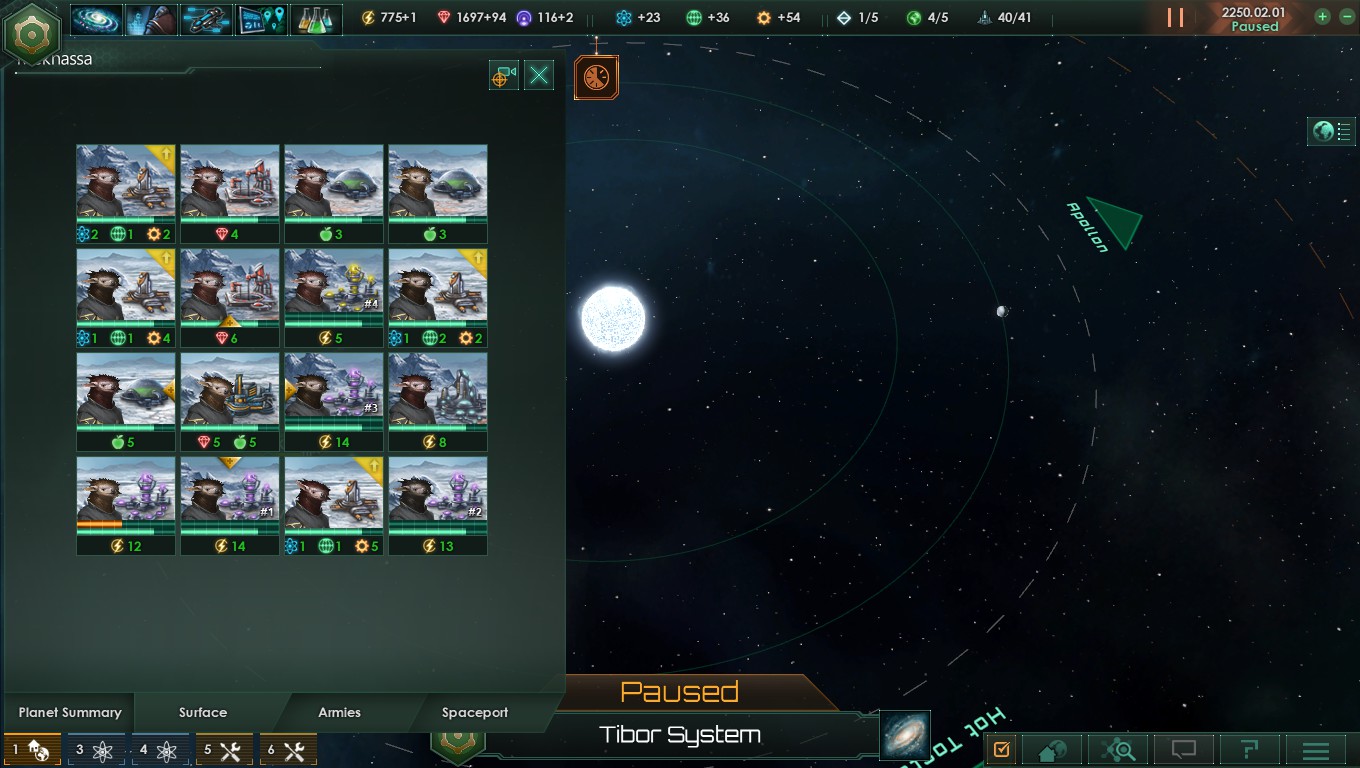Select the Planet Summary tab
Viewport: 1360px width, 768px height.
(x=70, y=712)
